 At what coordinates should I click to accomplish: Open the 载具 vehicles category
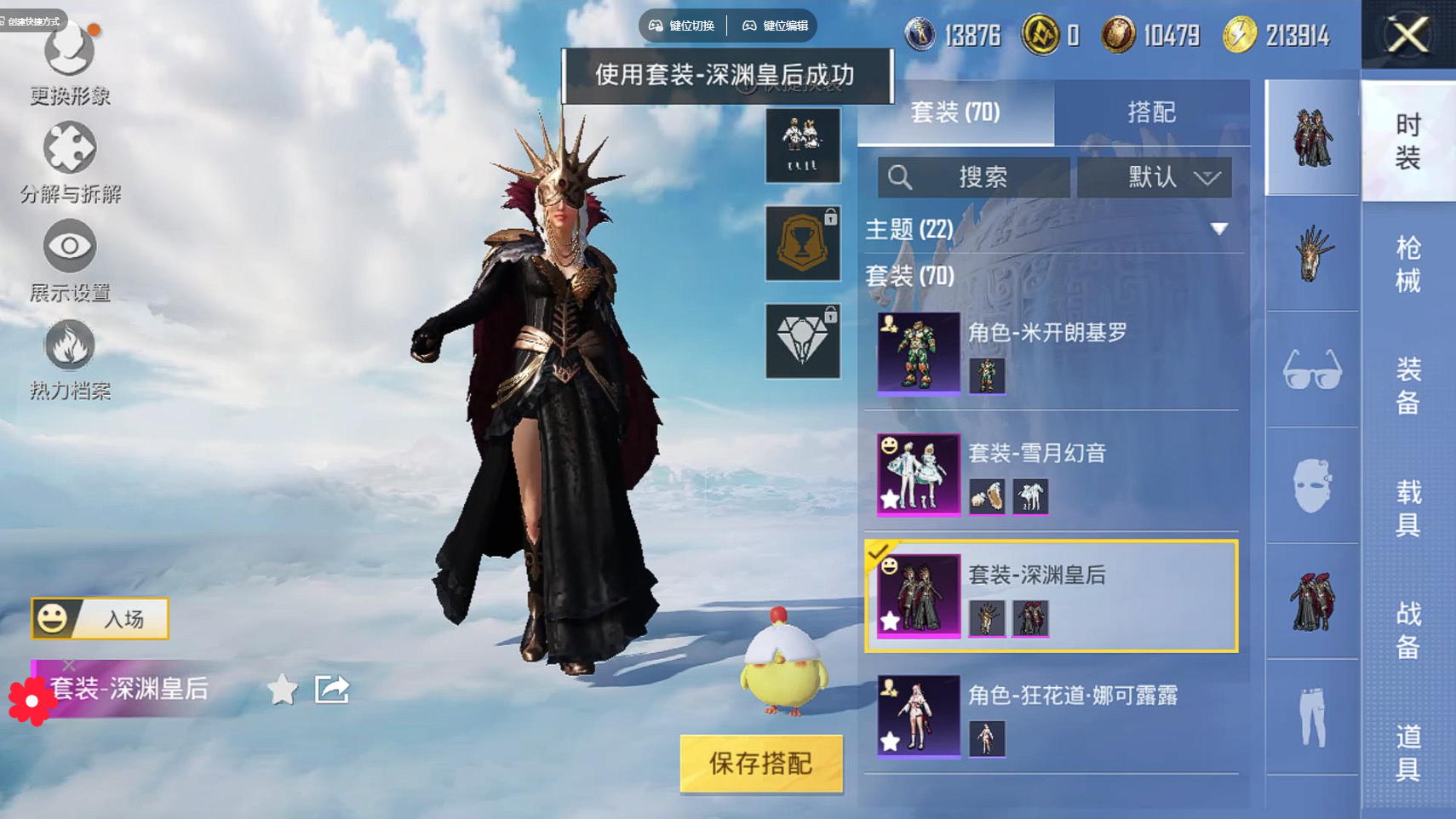(1408, 507)
